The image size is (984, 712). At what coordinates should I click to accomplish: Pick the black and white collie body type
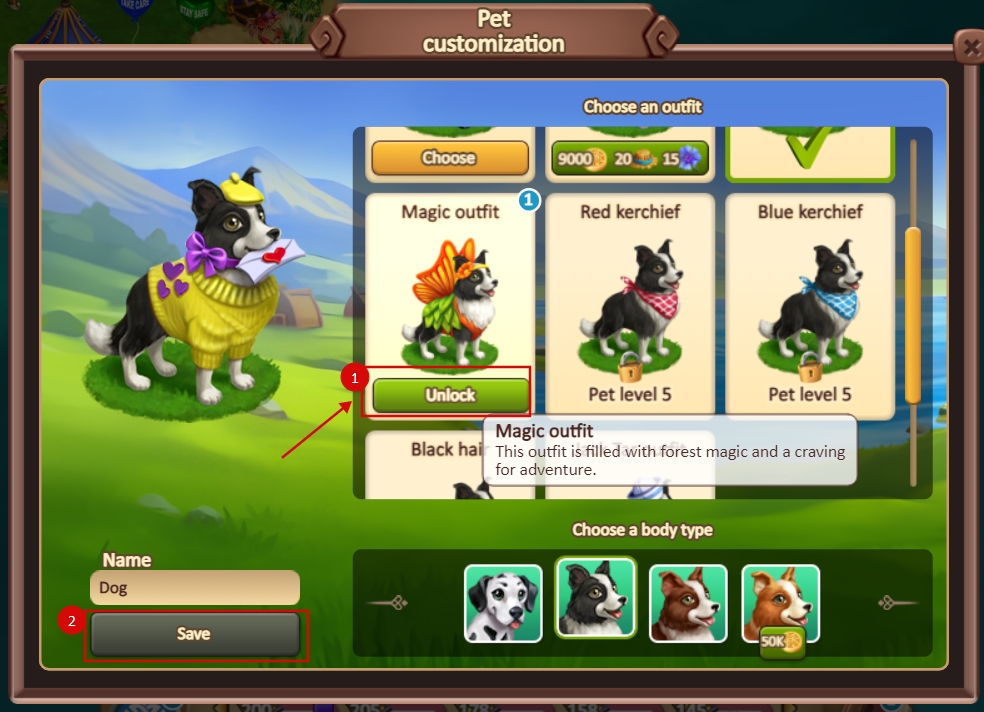pyautogui.click(x=596, y=600)
